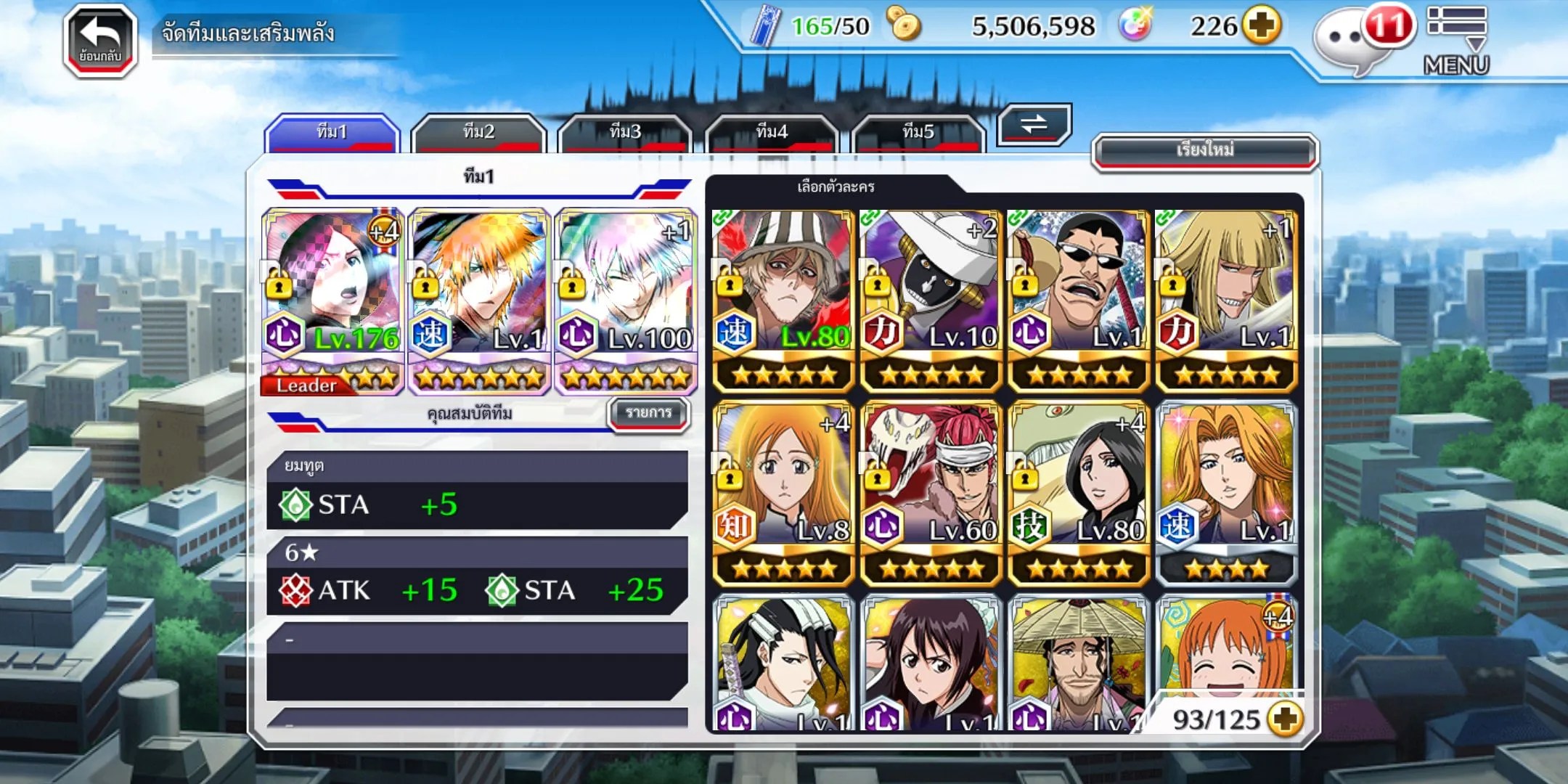This screenshot has width=1568, height=784.
Task: Open the MENU button
Action: [x=1456, y=41]
